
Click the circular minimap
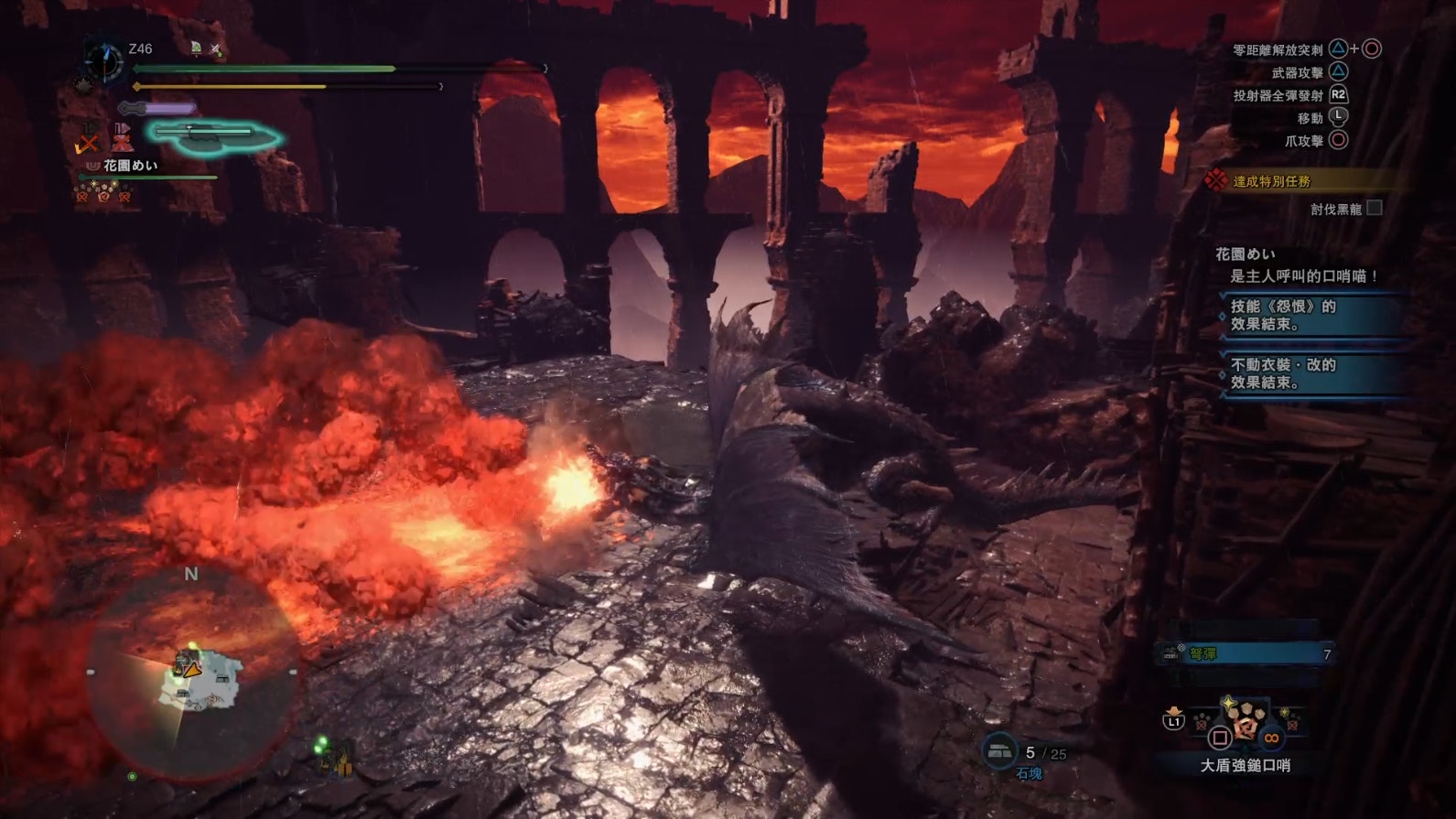click(192, 676)
